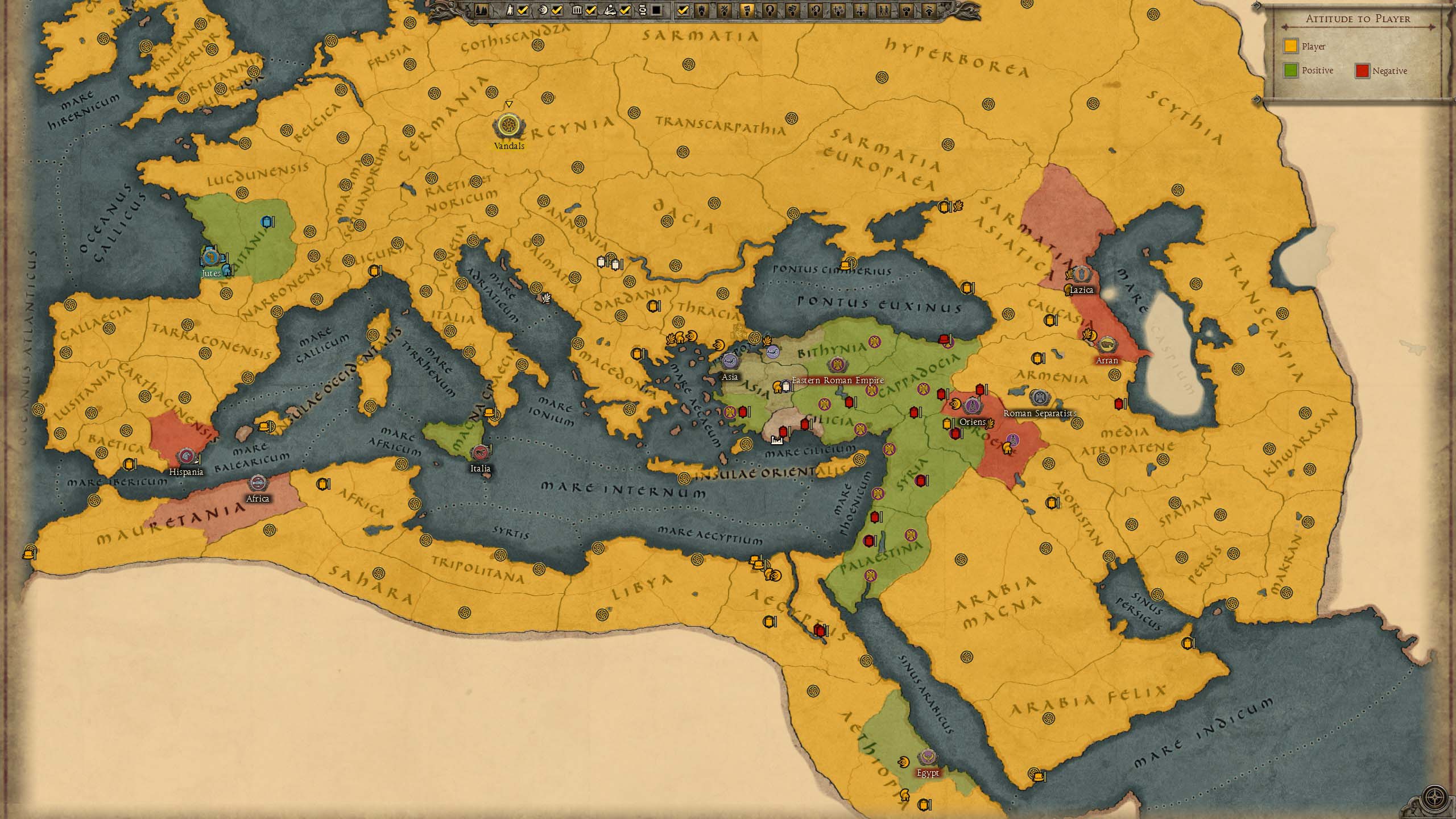
Task: Choose the Egypt faction marker
Action: pos(928,758)
